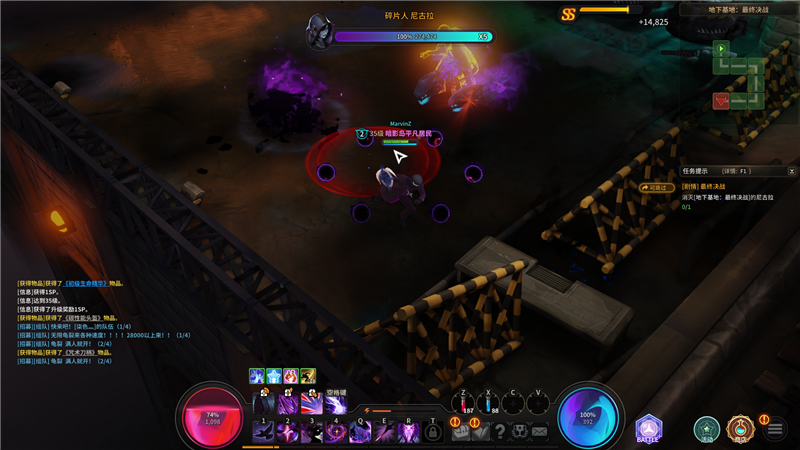Activate the crow skill in slot 1

[x=265, y=431]
